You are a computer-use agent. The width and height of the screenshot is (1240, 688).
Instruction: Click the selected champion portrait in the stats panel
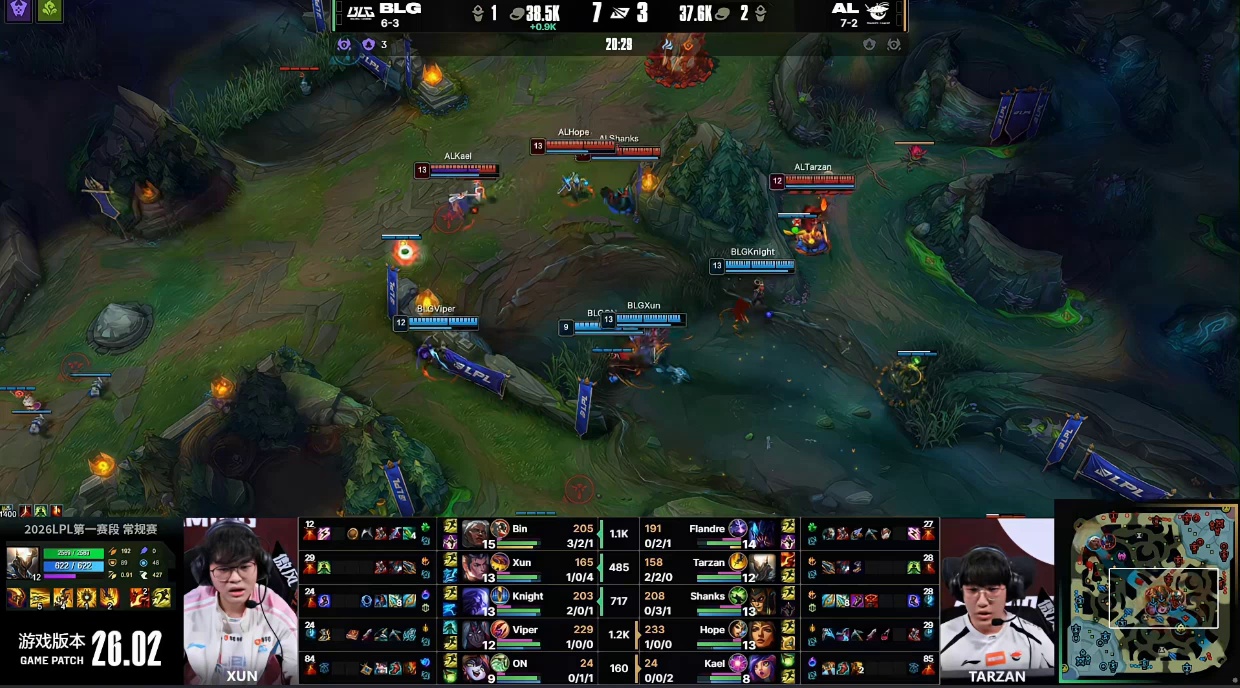pos(22,563)
